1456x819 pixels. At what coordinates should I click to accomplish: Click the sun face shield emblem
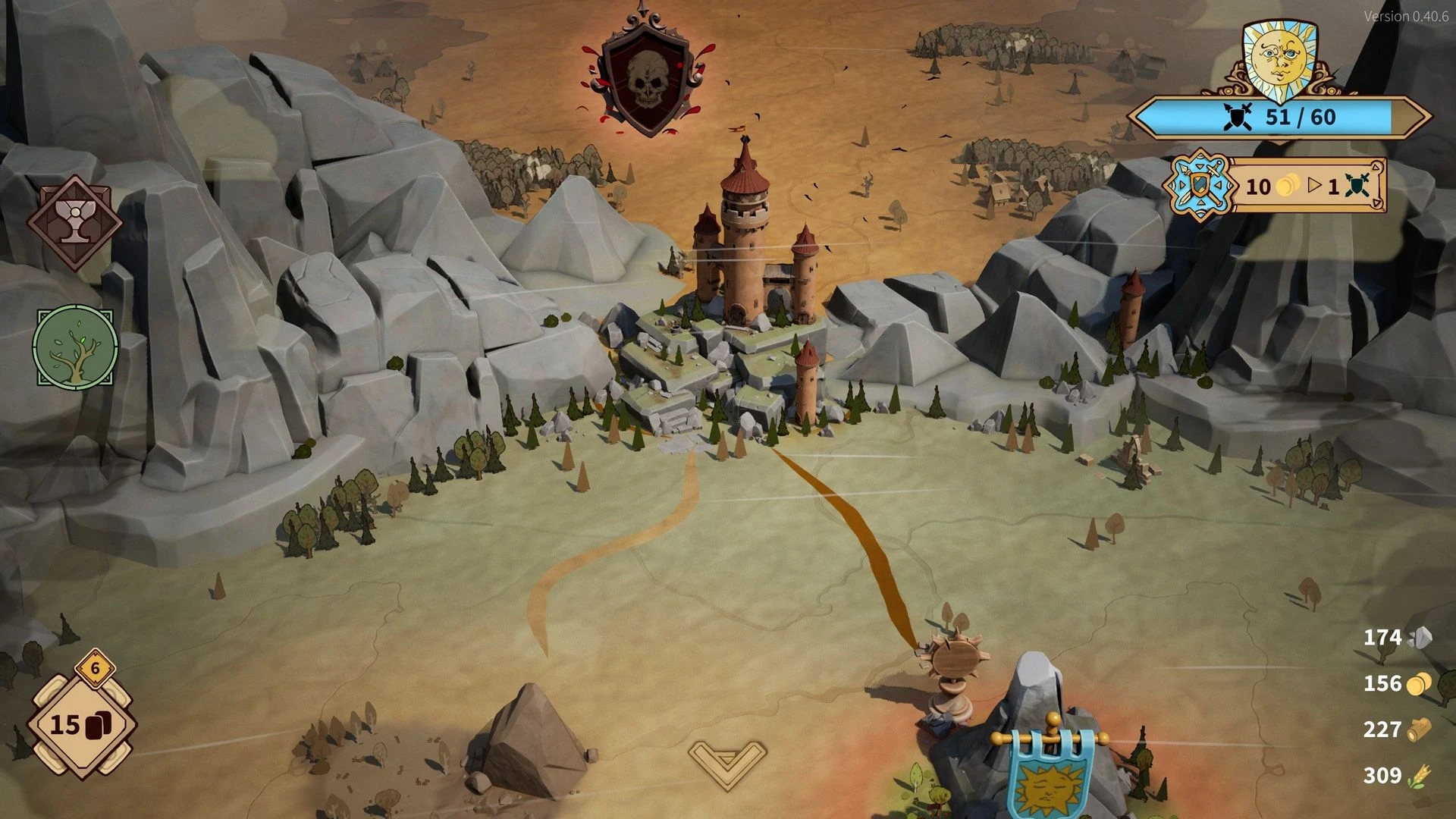pyautogui.click(x=1279, y=59)
